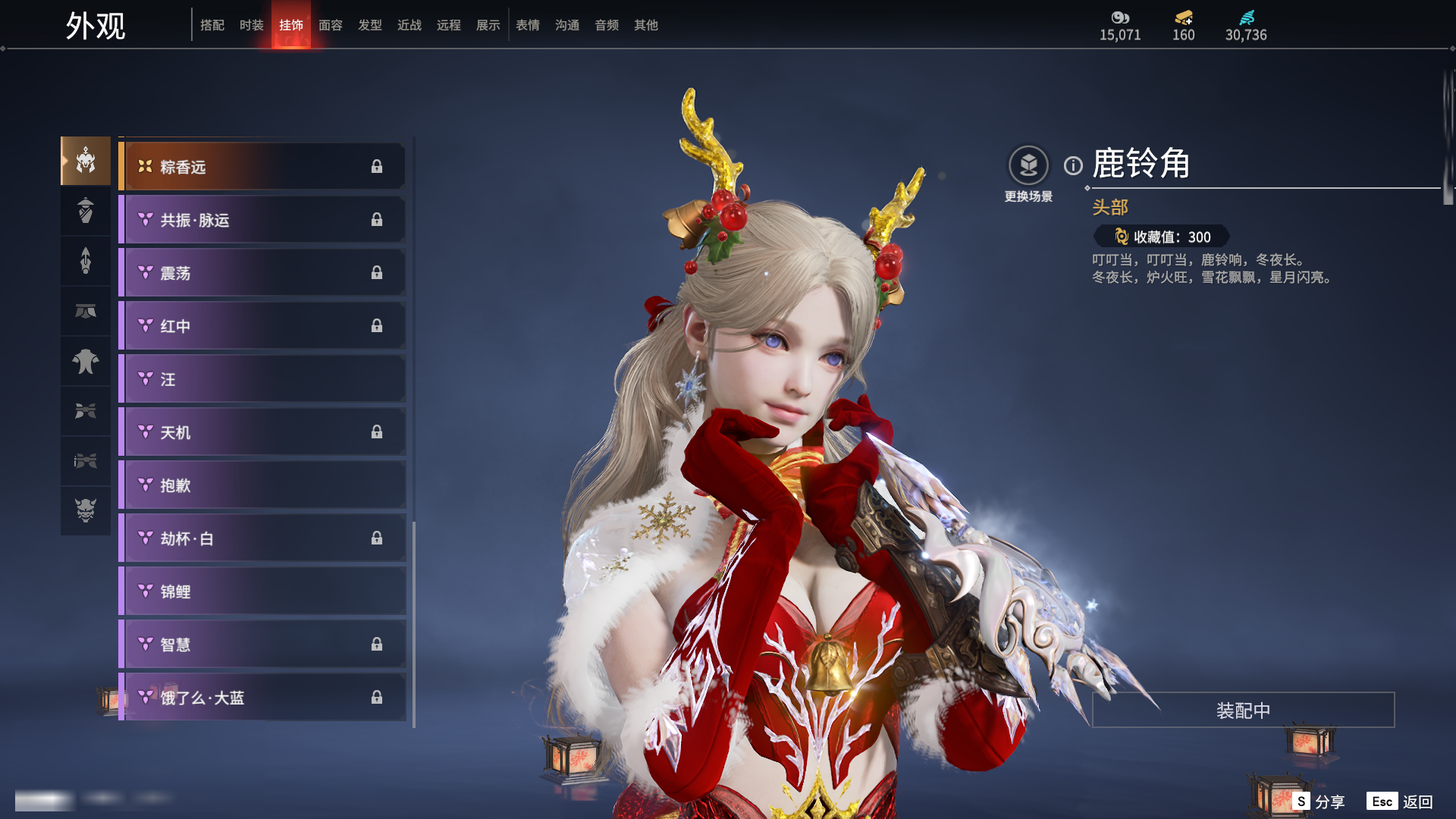Select the 粽香远 accessory entry

pos(262,167)
